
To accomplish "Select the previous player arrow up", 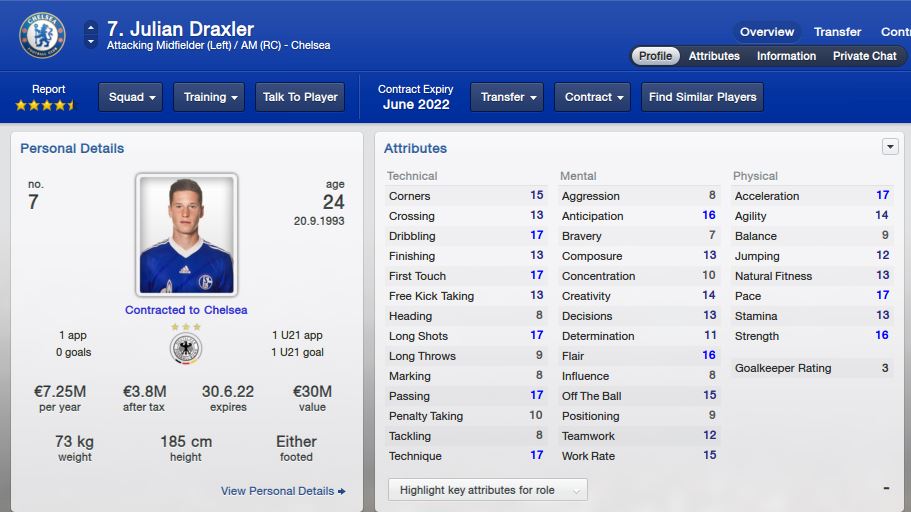I will click(x=91, y=27).
